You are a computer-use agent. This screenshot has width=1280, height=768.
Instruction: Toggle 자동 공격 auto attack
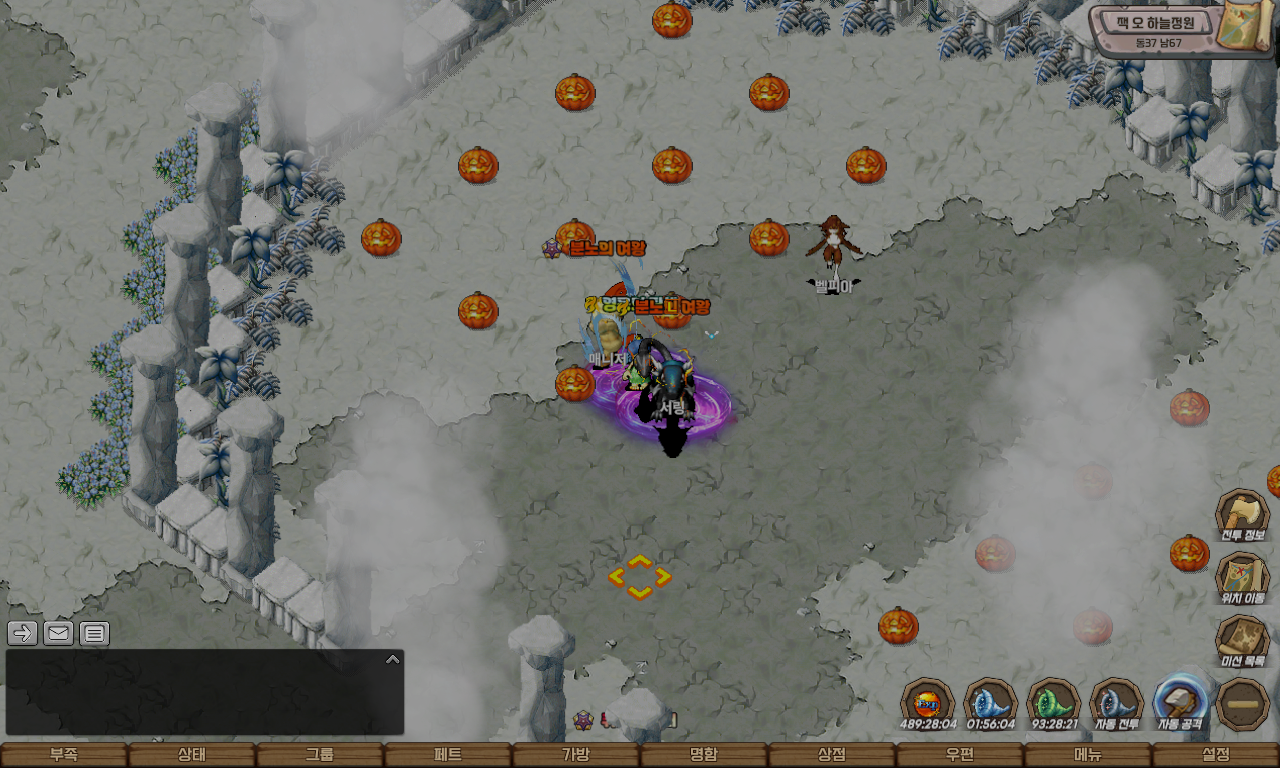[1180, 703]
